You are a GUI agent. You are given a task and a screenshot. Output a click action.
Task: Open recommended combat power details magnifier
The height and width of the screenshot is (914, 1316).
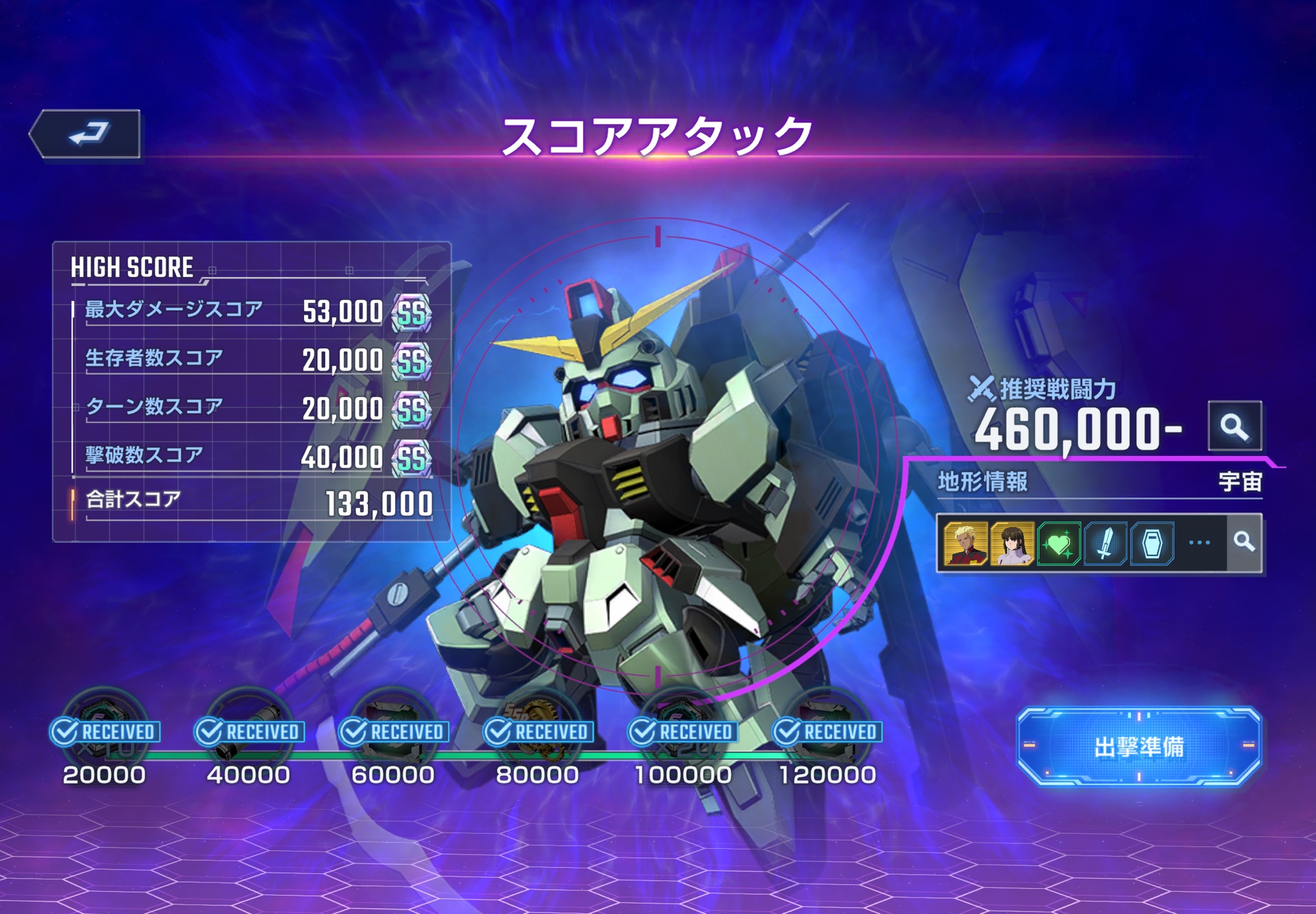tap(1234, 426)
